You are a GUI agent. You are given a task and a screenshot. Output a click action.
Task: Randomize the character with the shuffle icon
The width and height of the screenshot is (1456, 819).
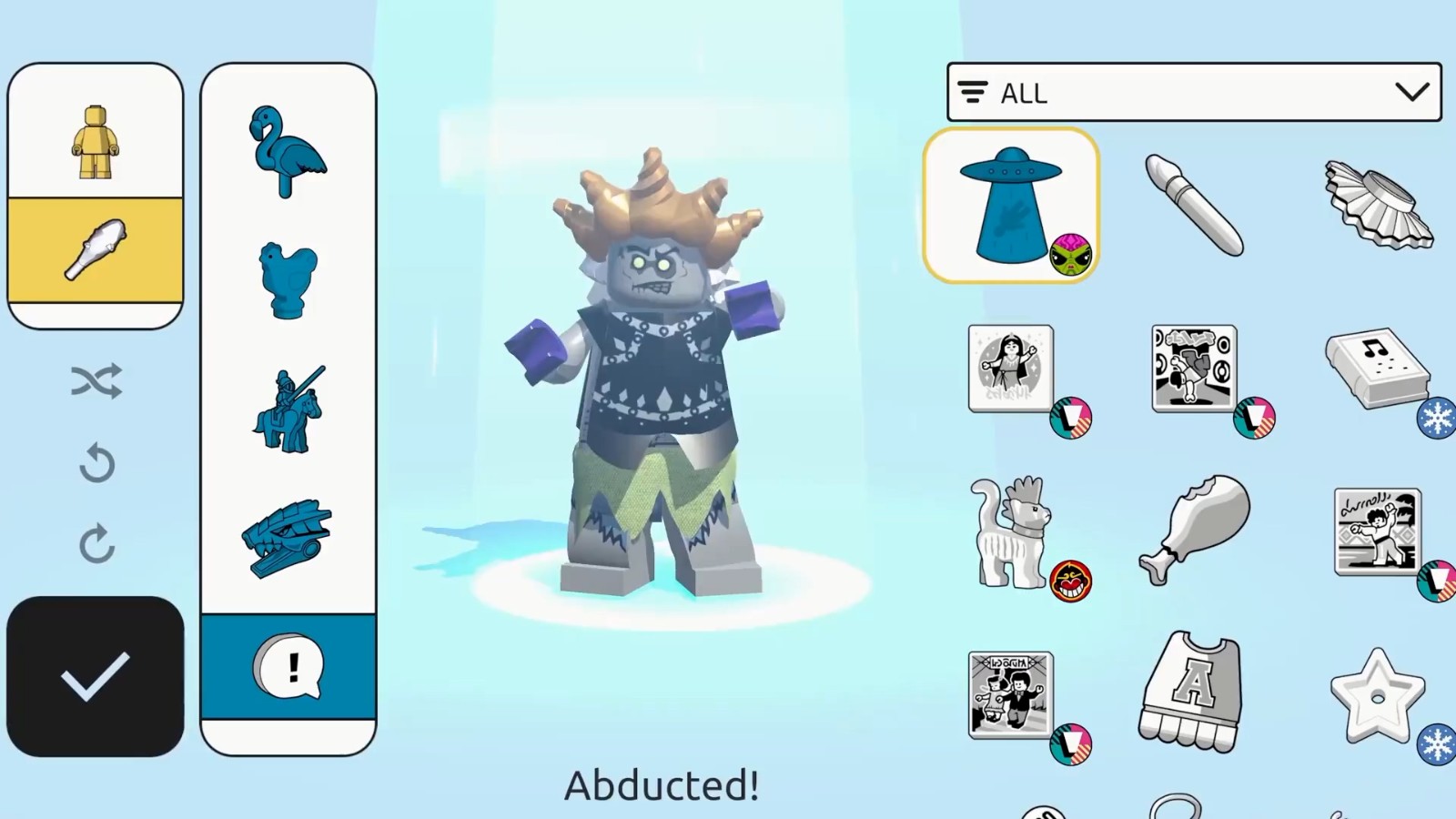[x=96, y=381]
